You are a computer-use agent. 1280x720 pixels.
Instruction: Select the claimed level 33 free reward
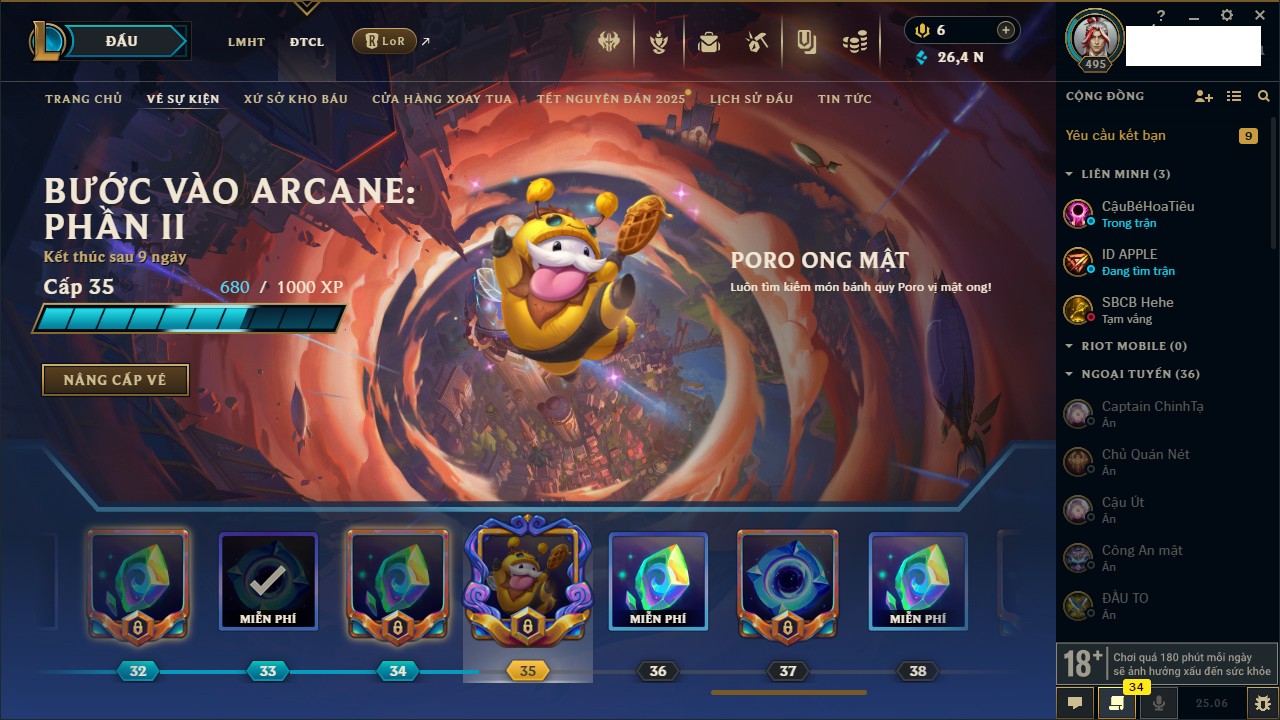tap(268, 580)
